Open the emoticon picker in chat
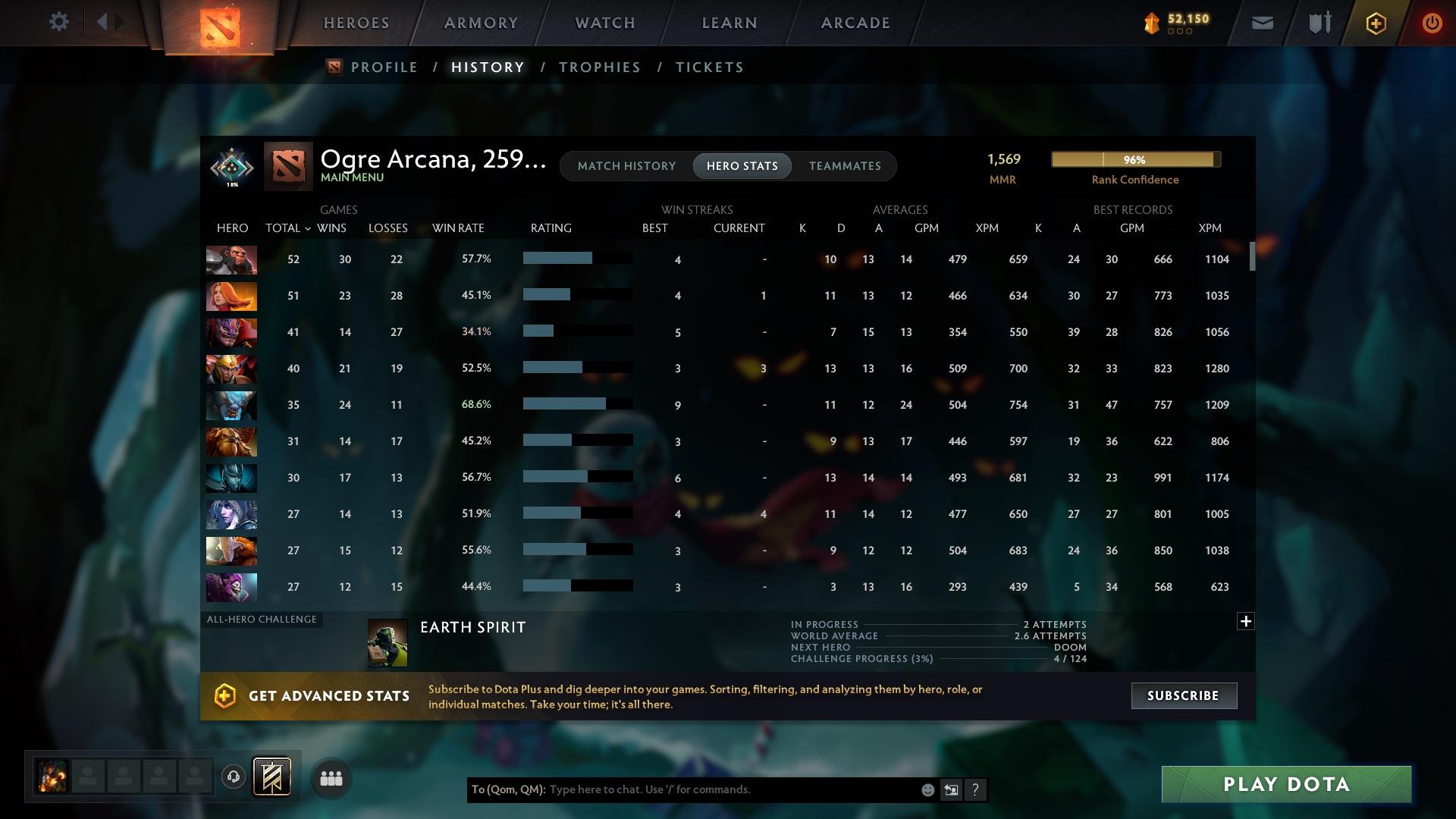Viewport: 1456px width, 819px height. coord(927,789)
